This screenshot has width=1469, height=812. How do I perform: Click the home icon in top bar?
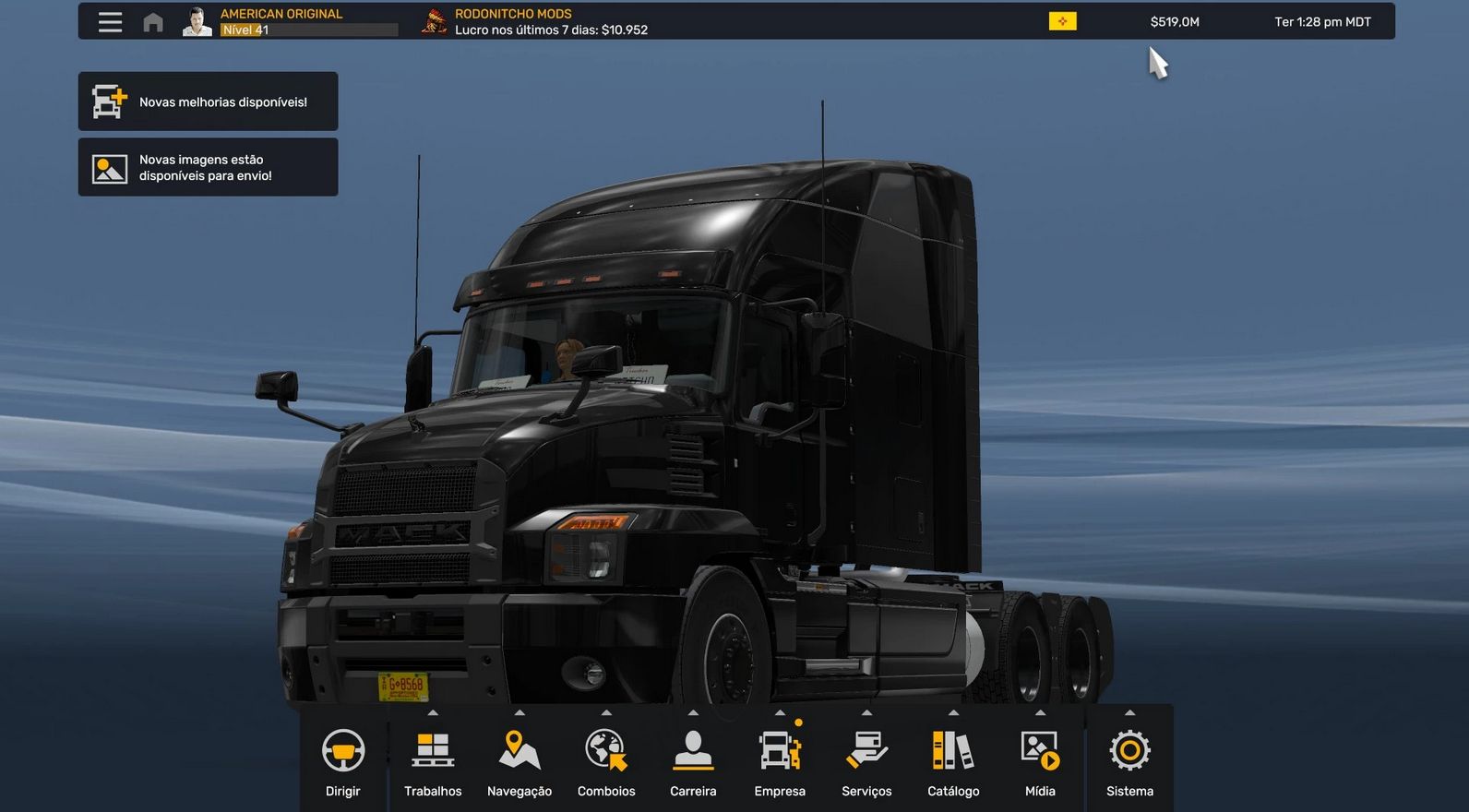click(153, 22)
